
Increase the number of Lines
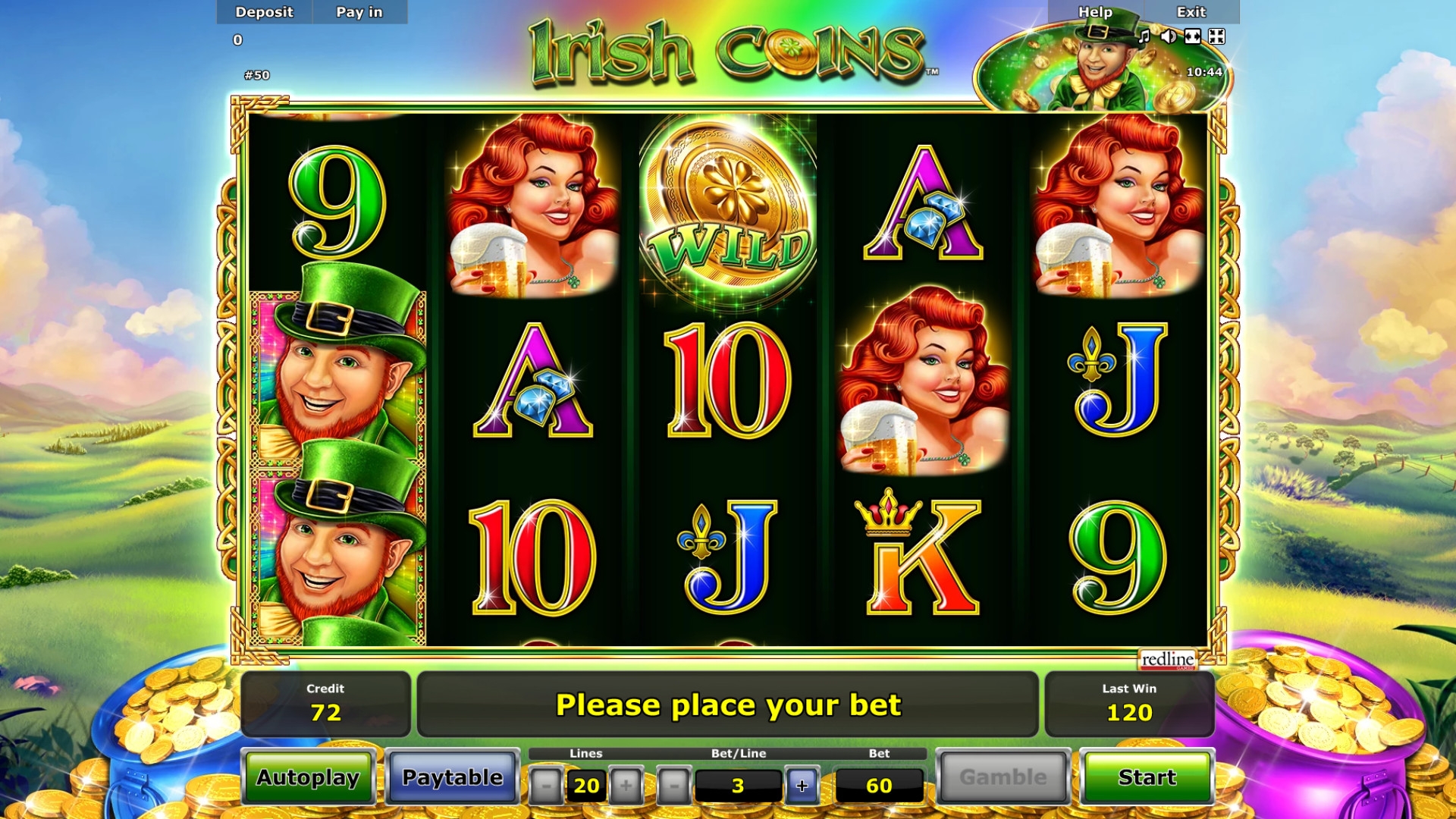pos(626,786)
